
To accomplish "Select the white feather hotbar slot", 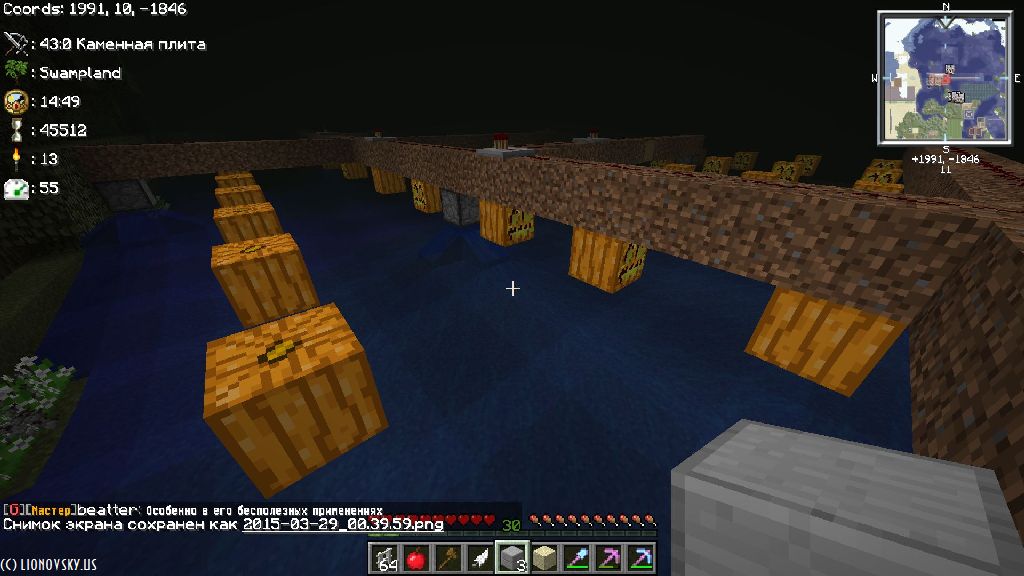I will [480, 558].
